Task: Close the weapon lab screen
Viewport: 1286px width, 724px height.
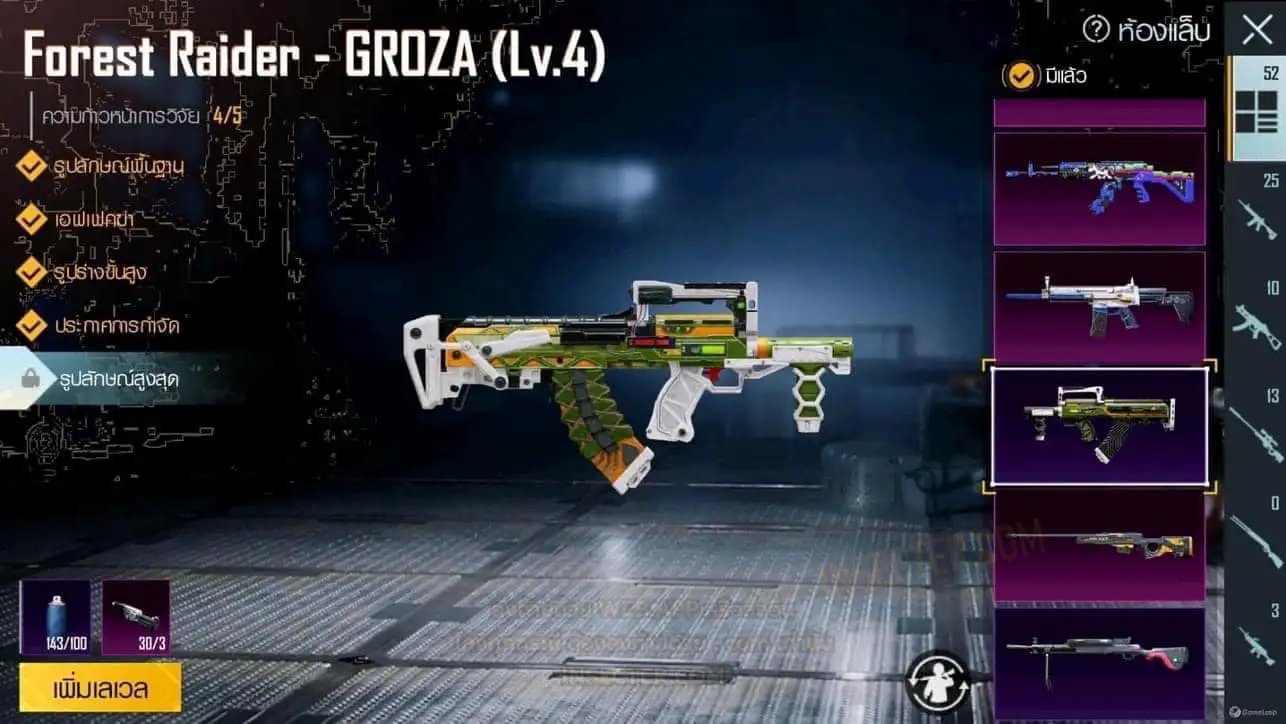Action: [1257, 30]
